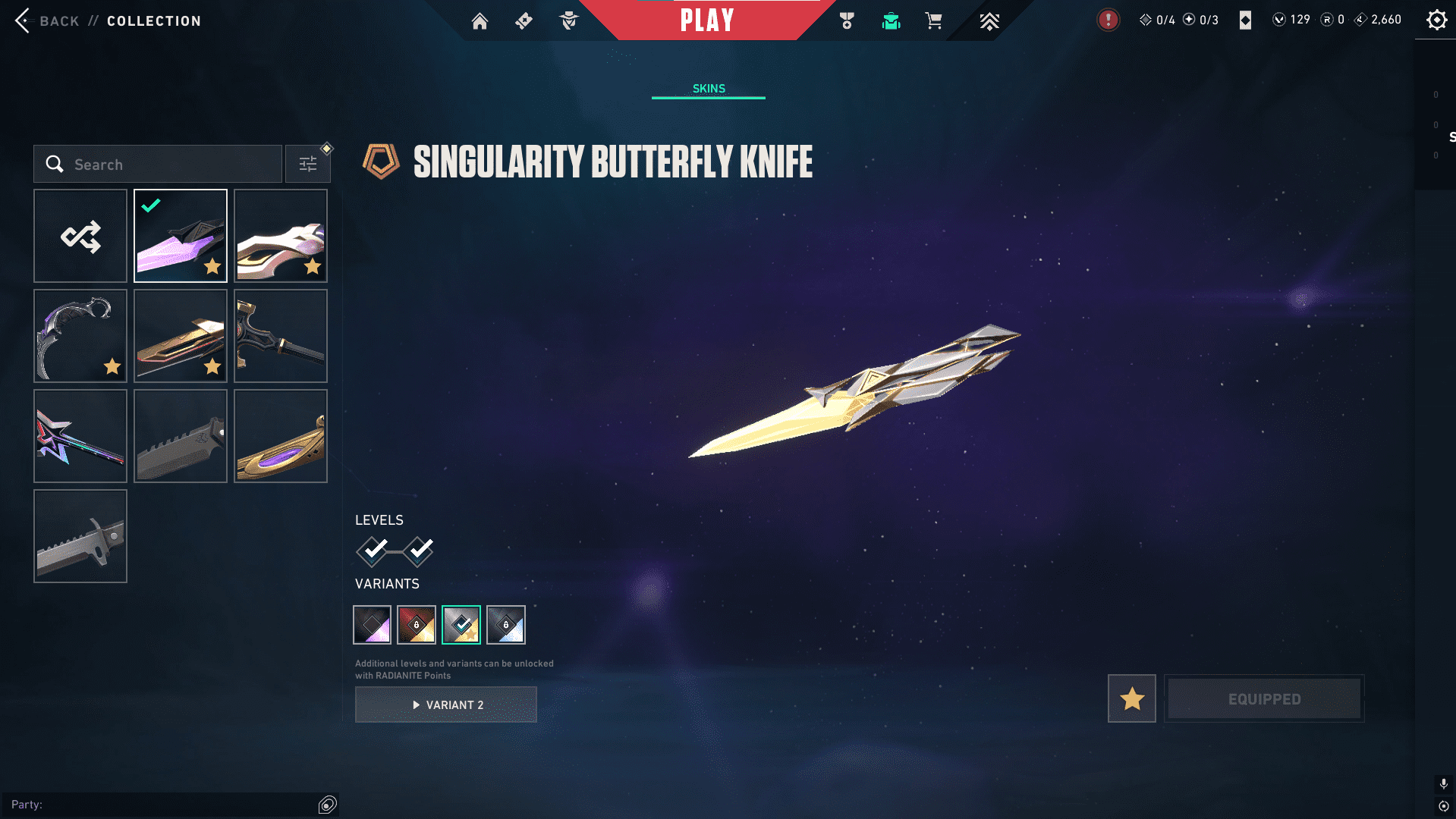Click the EQUIPPED button
The height and width of the screenshot is (819, 1456).
1263,698
